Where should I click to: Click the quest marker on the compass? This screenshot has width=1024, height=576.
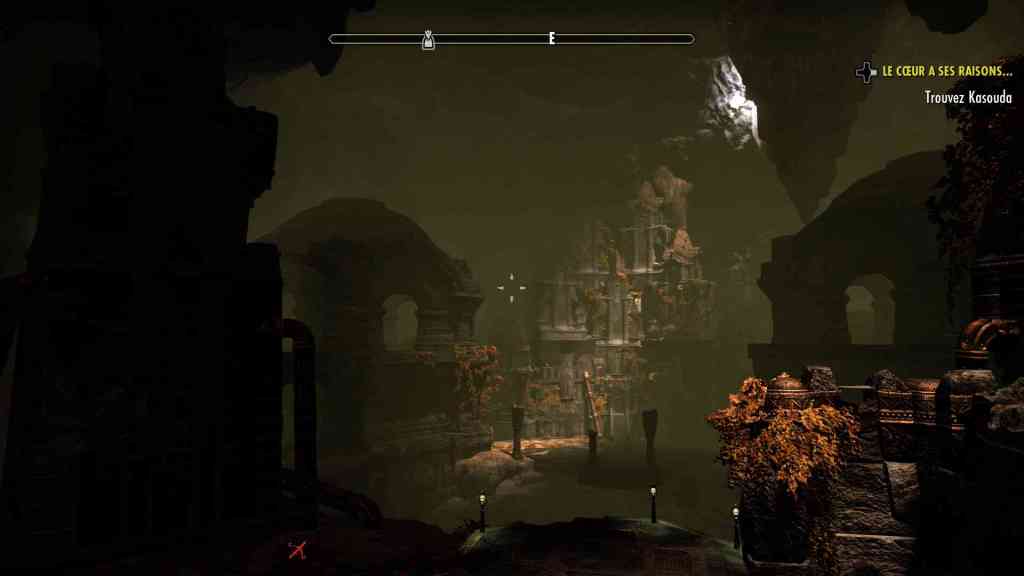(x=428, y=40)
